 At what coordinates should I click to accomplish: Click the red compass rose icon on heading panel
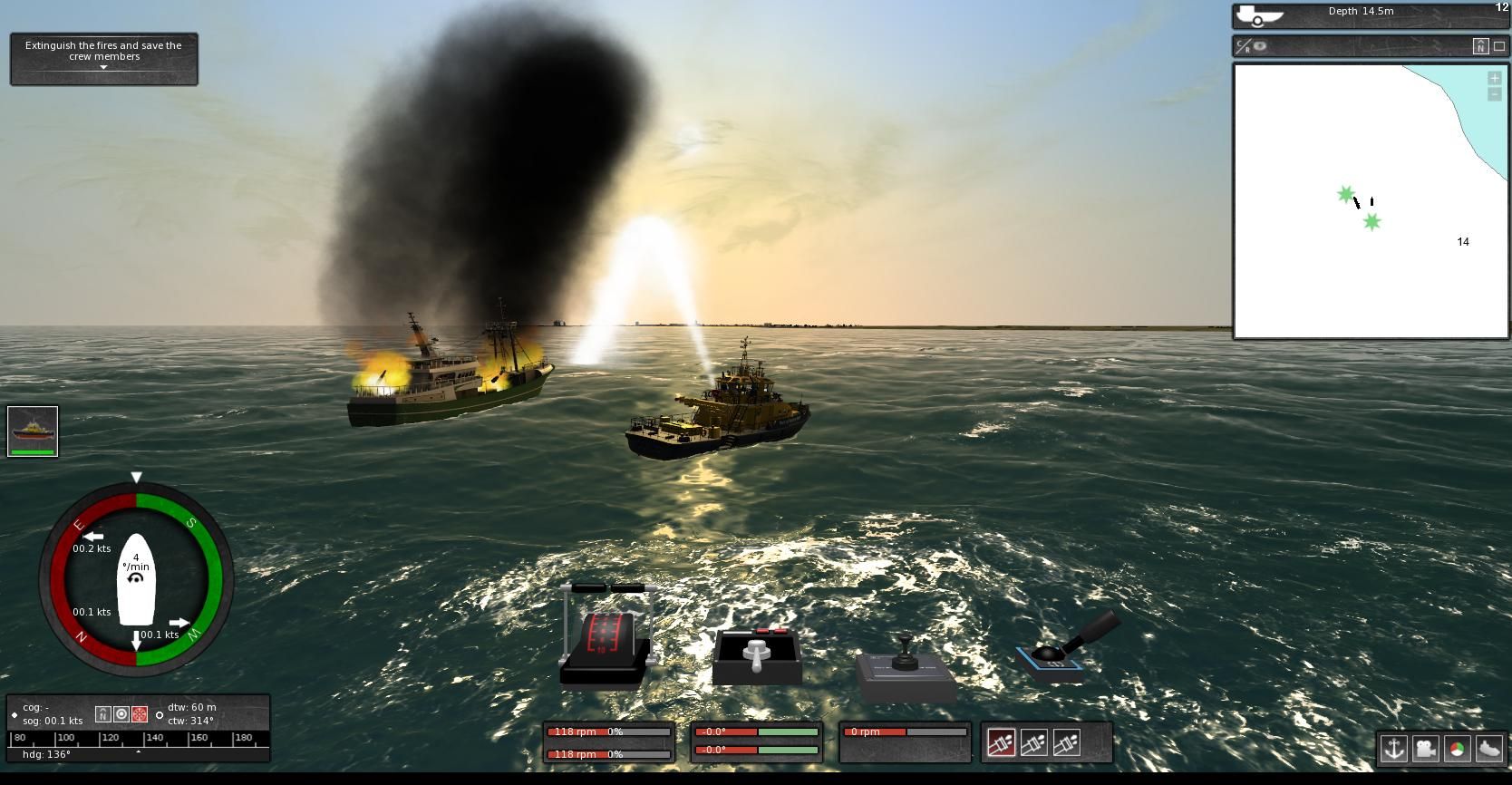tap(139, 714)
